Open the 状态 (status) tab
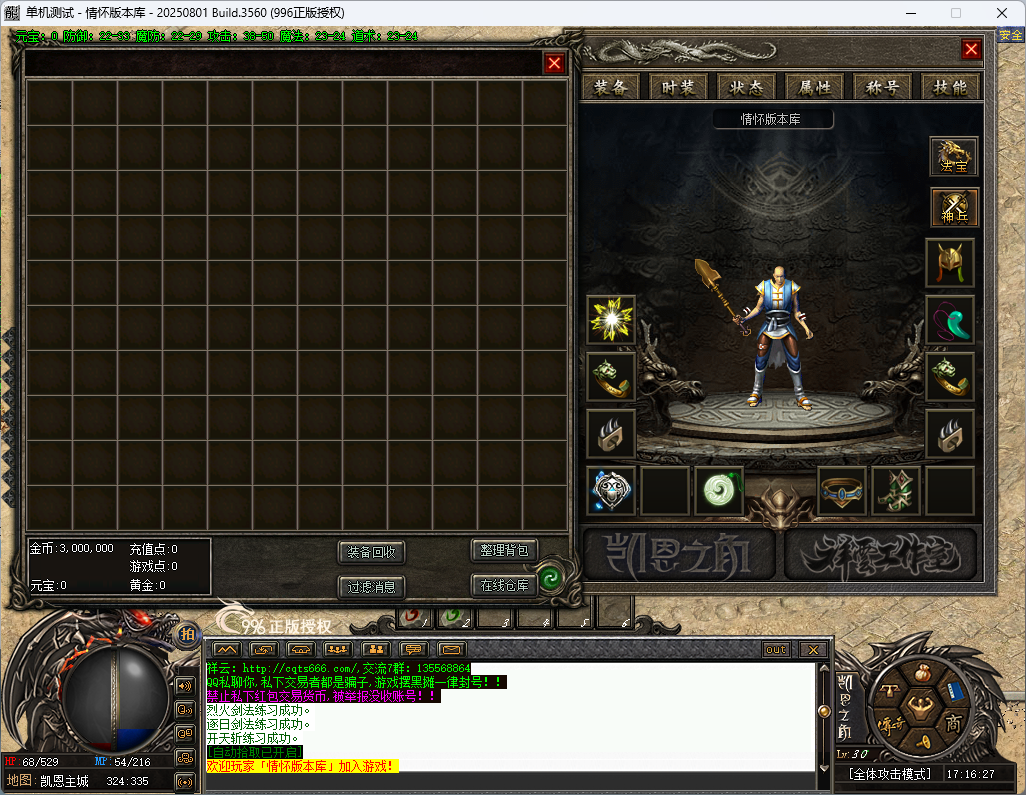1026x795 pixels. click(747, 87)
